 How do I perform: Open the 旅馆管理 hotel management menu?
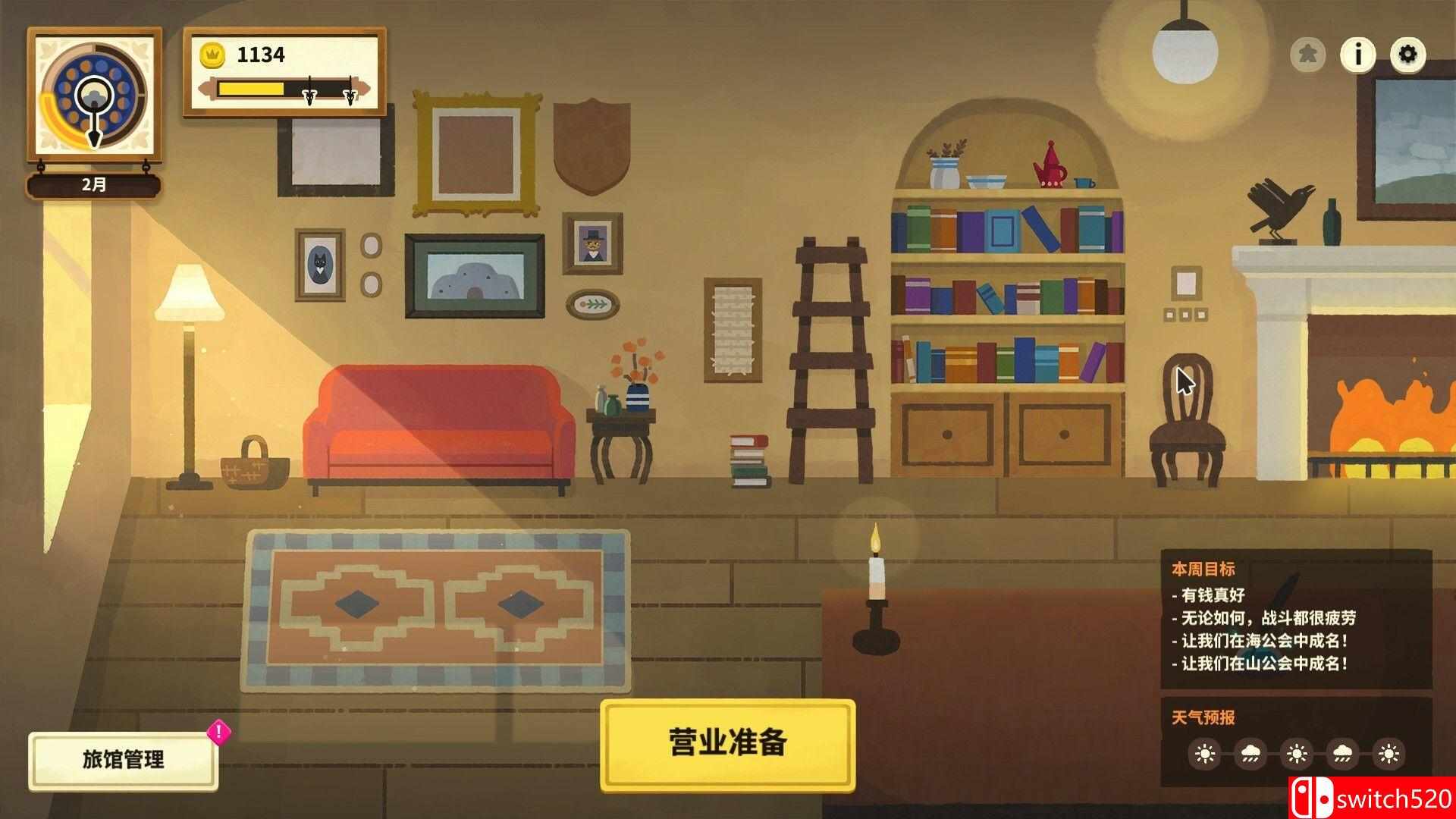pos(121,757)
